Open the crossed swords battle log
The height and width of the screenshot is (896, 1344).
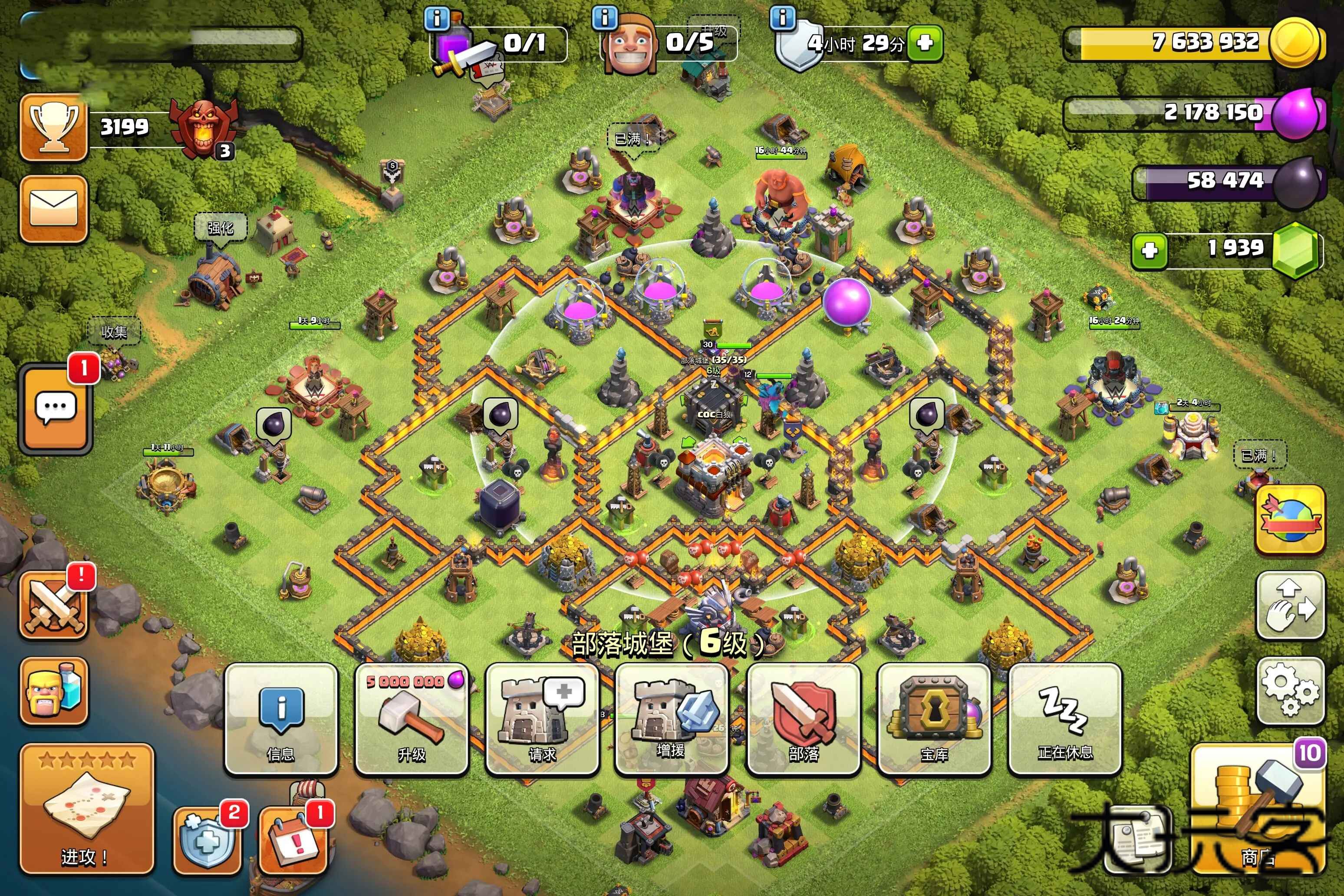point(54,606)
